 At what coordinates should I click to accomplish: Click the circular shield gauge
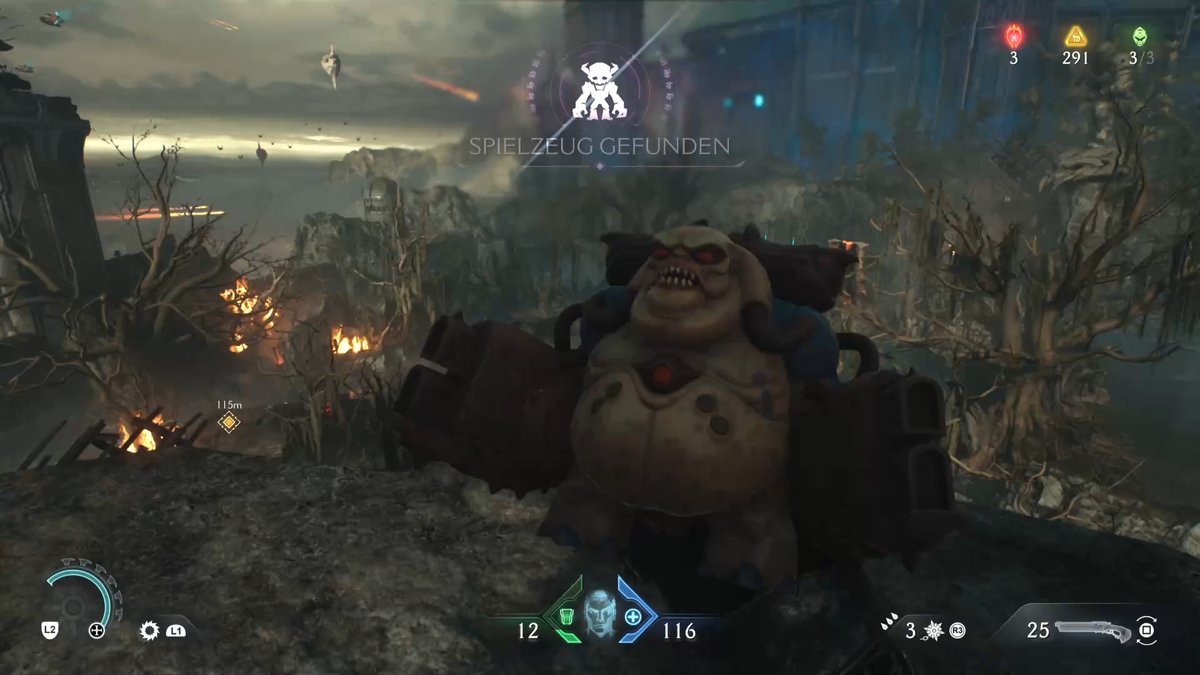pyautogui.click(x=80, y=600)
